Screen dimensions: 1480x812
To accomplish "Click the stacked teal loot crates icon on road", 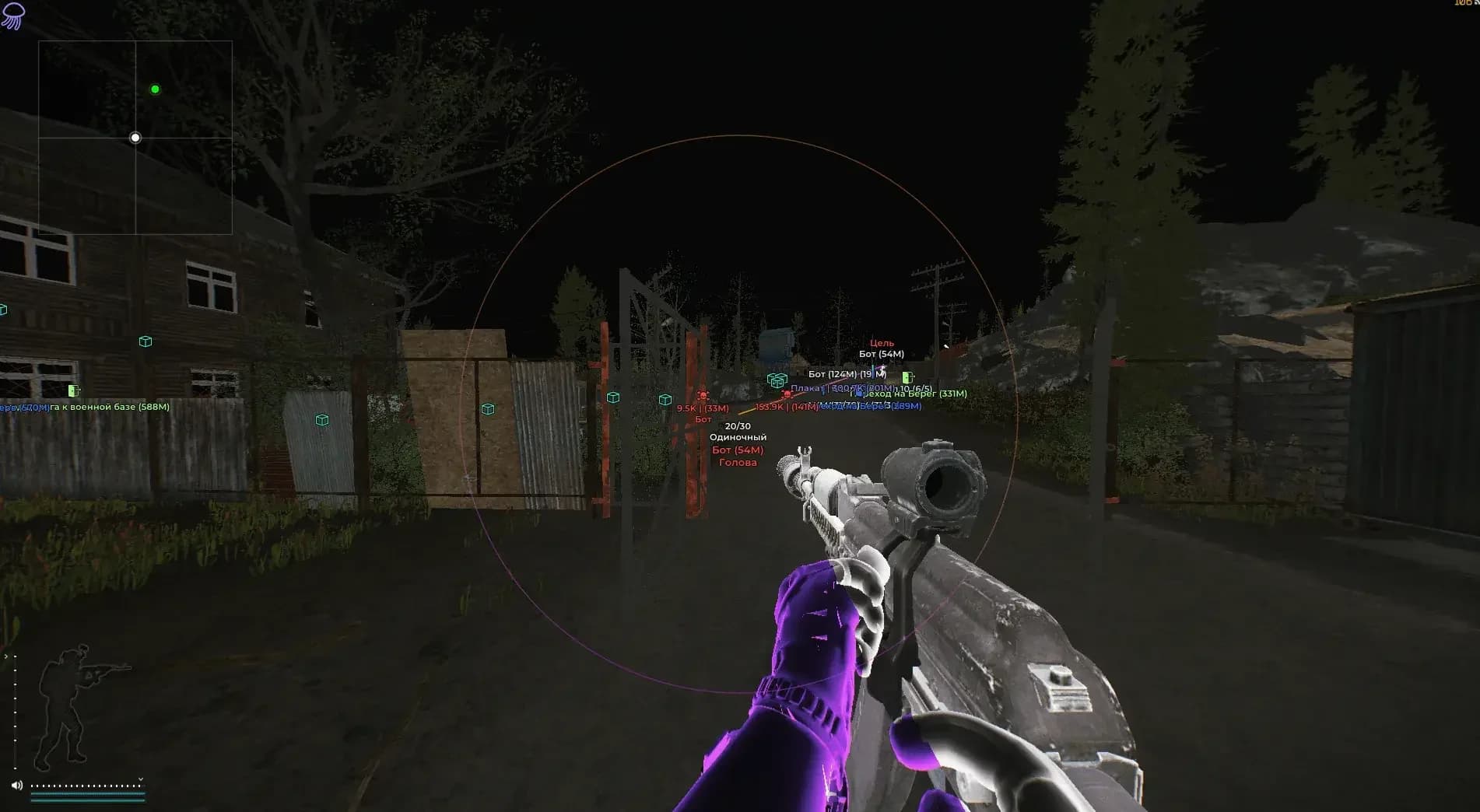I will (776, 381).
